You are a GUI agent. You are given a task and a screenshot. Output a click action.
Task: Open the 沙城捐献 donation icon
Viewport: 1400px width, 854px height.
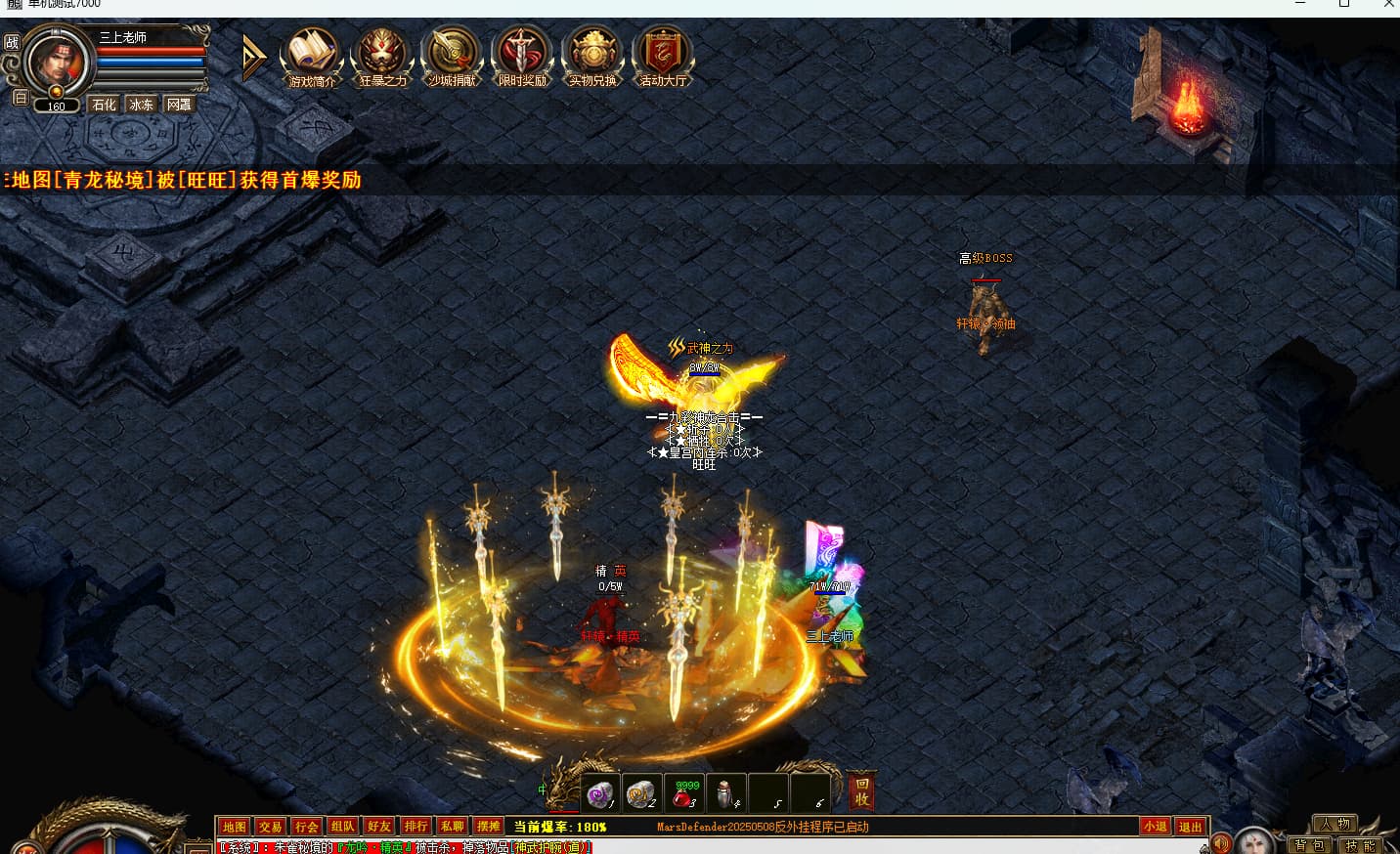point(453,56)
